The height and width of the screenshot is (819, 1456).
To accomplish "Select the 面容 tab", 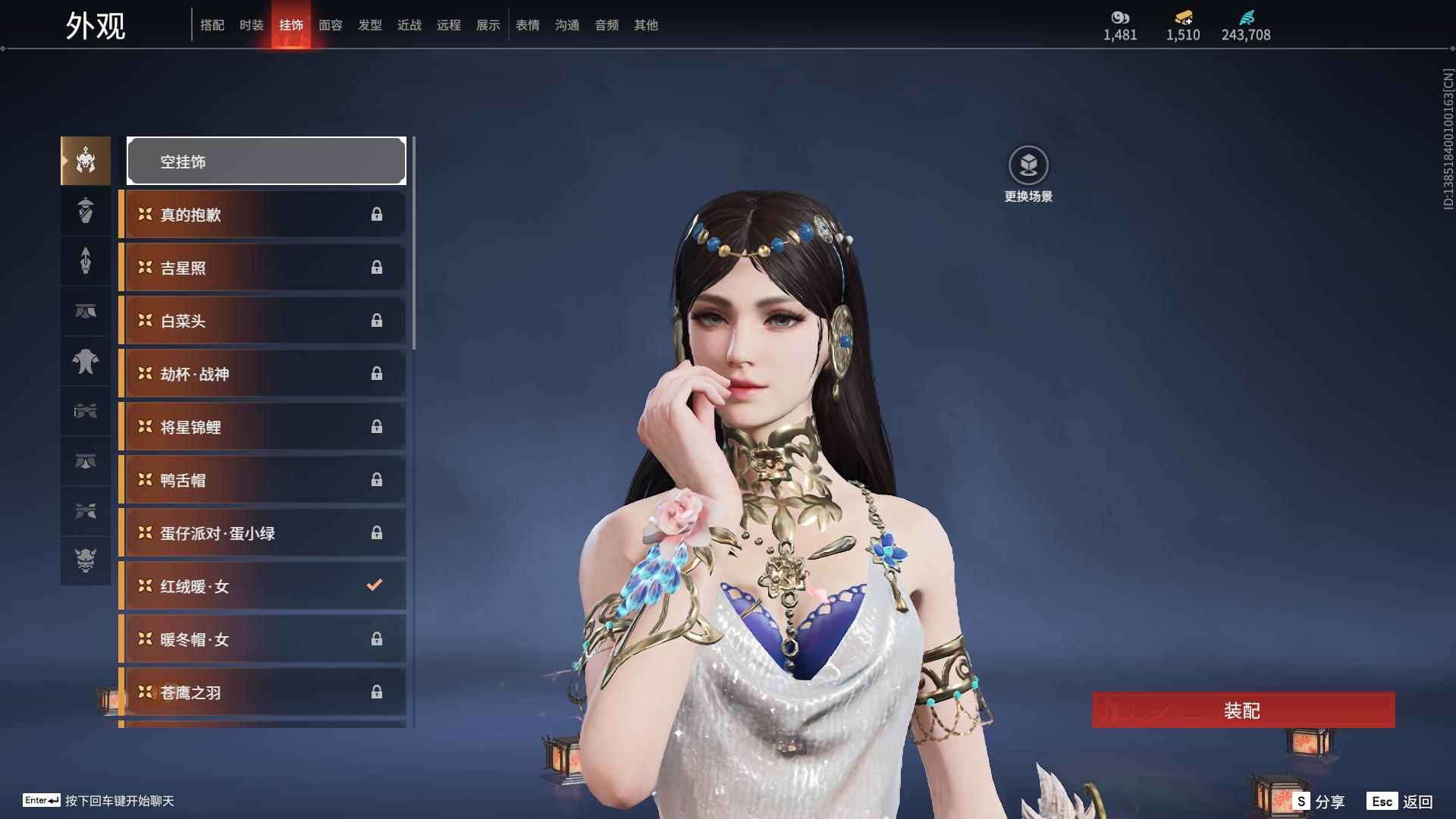I will pos(330,25).
